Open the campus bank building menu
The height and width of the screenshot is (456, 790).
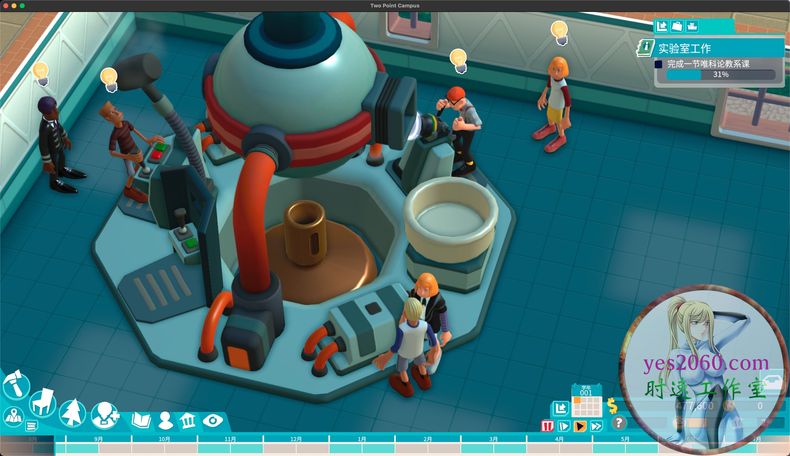click(x=188, y=420)
